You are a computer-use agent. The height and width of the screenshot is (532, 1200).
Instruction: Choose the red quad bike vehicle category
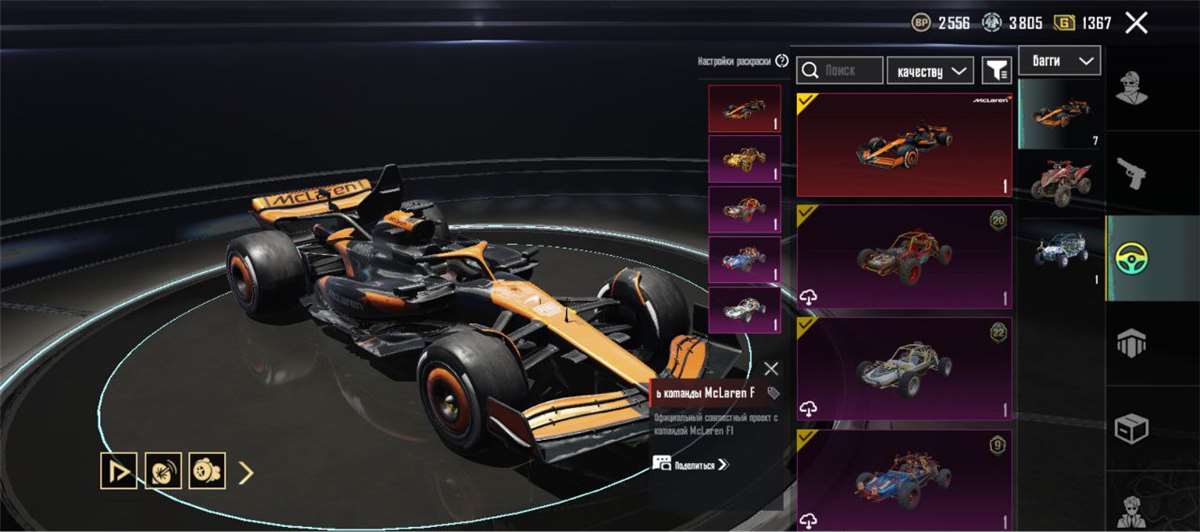click(1059, 180)
